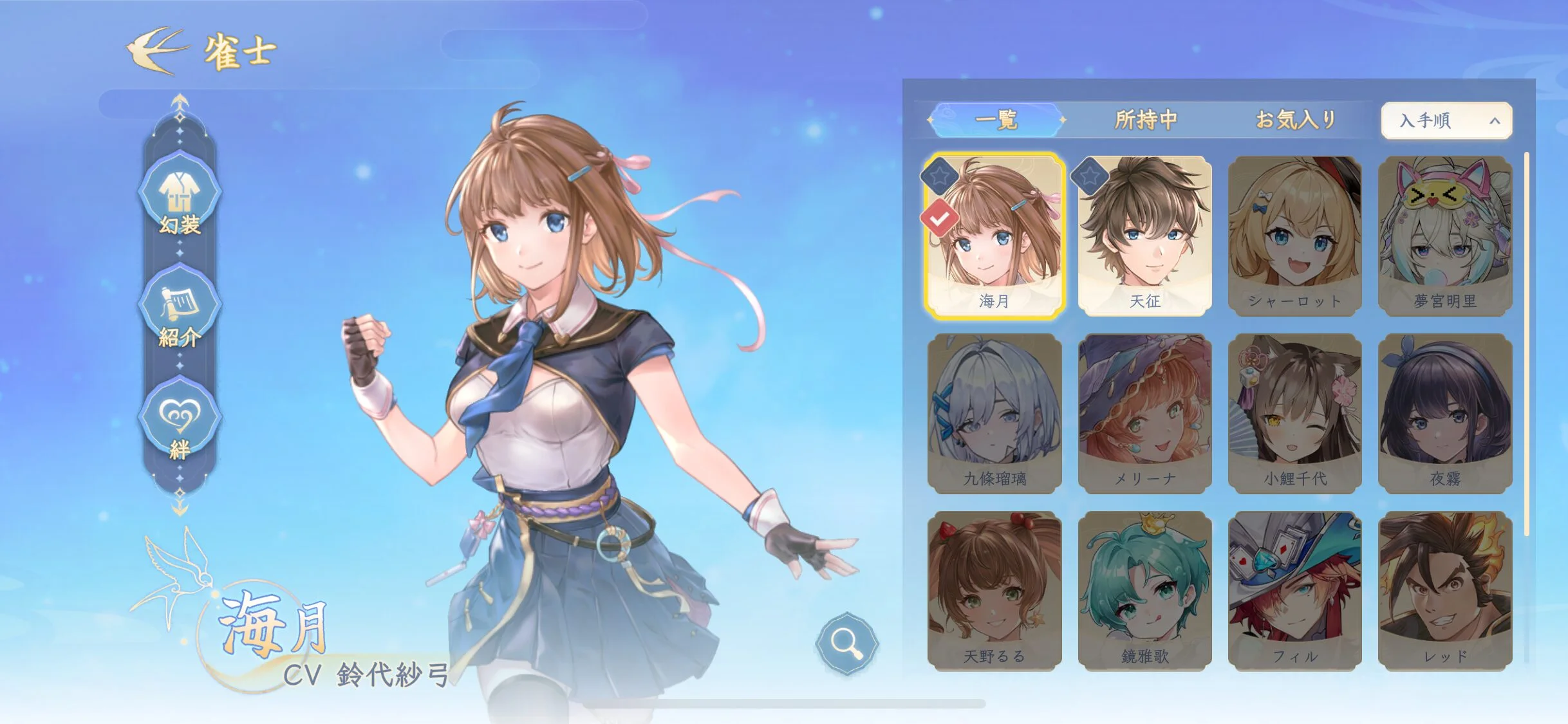Switch to the お気入り favorites tab
Image resolution: width=1568 pixels, height=724 pixels.
tap(1296, 120)
